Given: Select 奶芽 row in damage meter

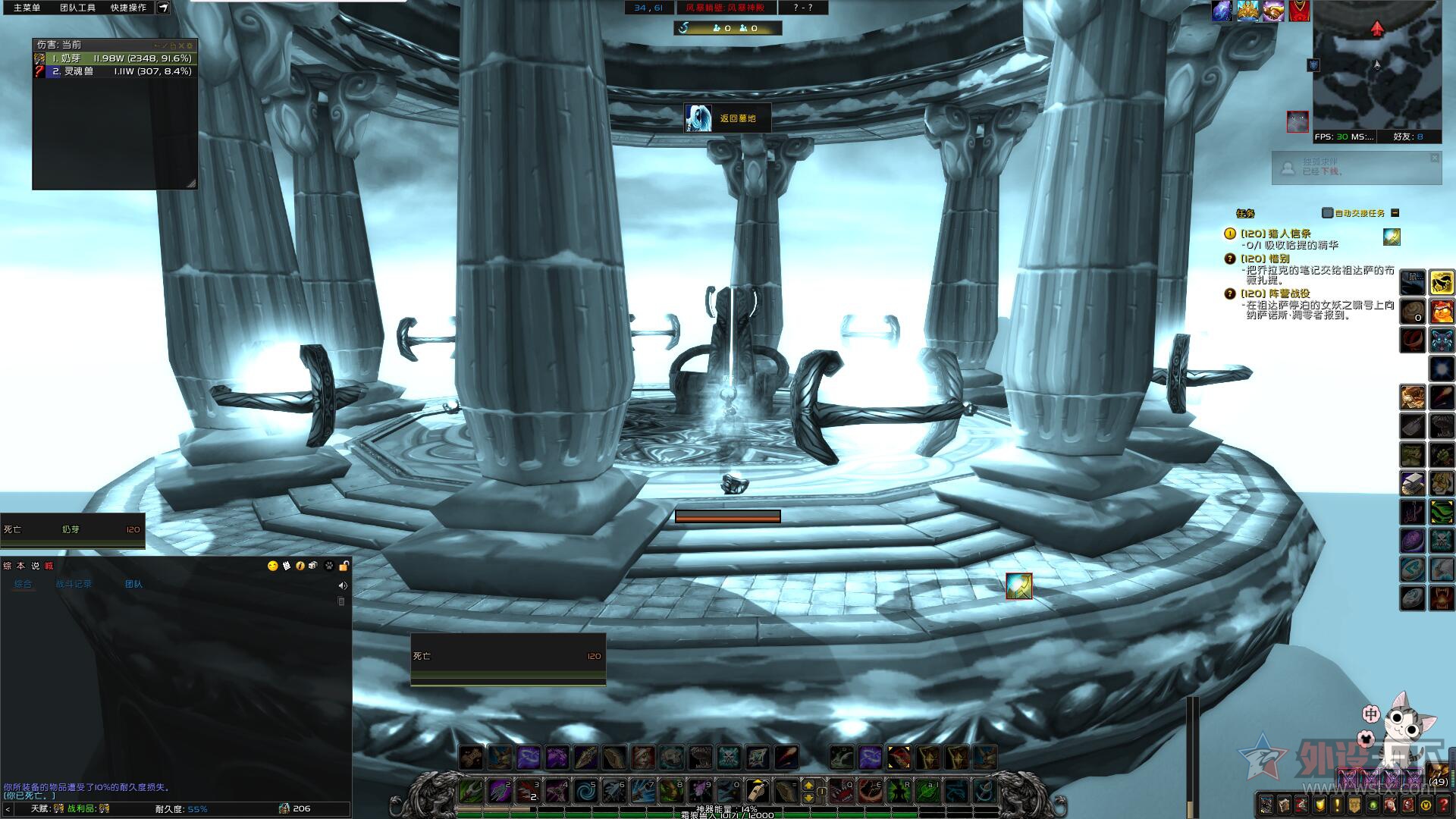Looking at the screenshot, I should pos(115,58).
